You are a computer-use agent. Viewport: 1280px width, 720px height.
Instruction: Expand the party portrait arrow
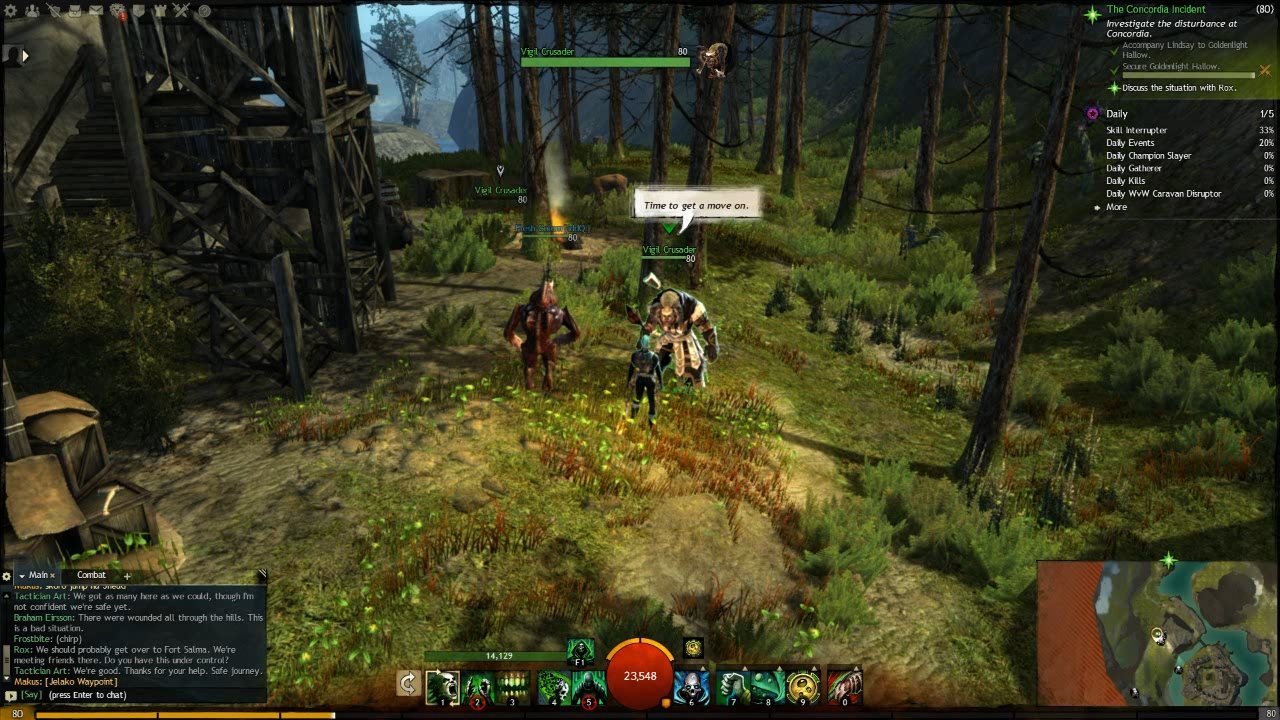[x=25, y=56]
